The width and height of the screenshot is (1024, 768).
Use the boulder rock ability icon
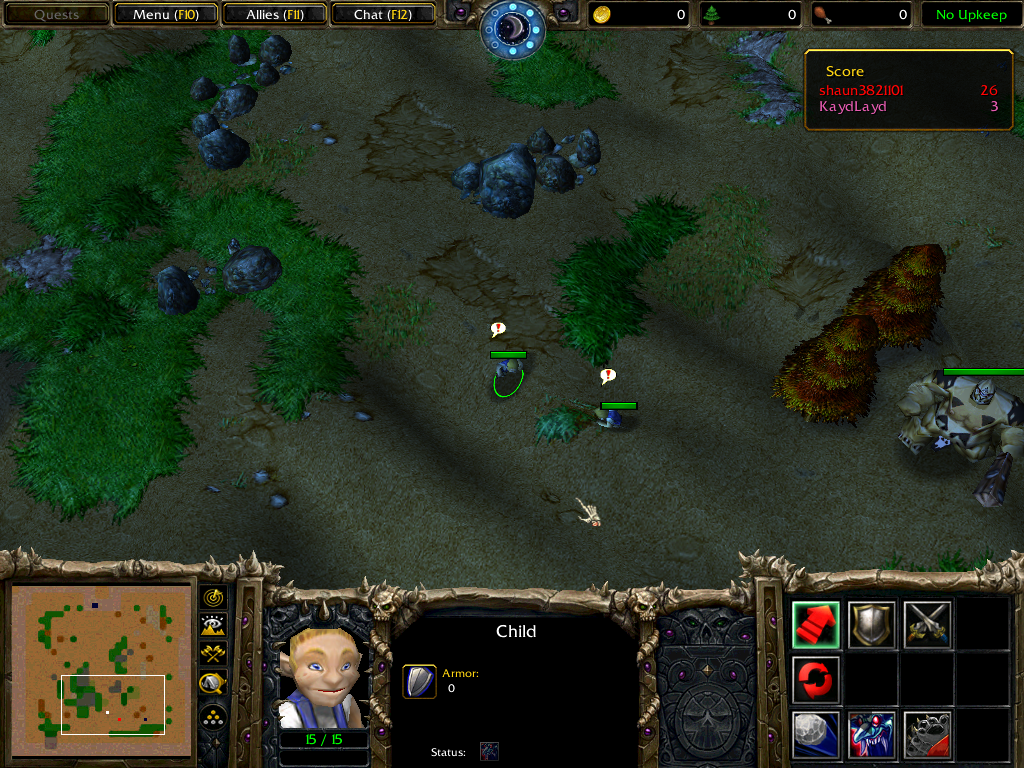point(816,735)
